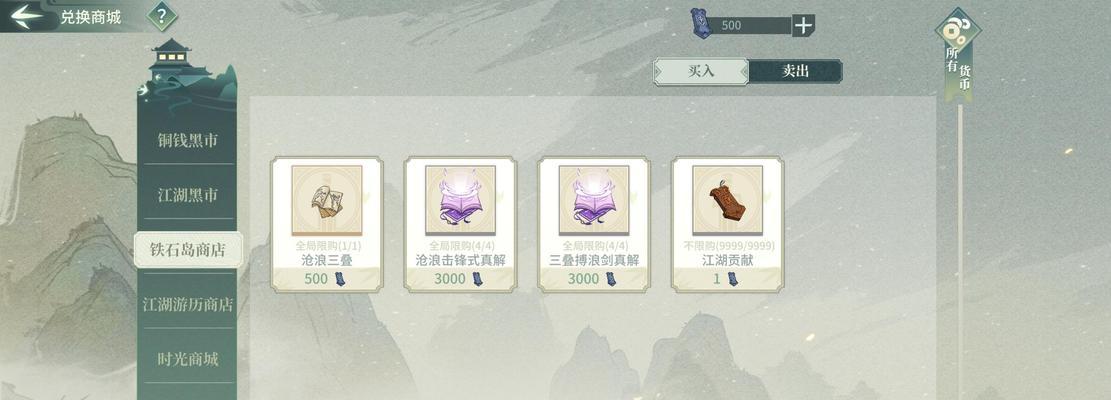Switch to the 卖出 sell tab
This screenshot has height=400, width=1111.
795,71
